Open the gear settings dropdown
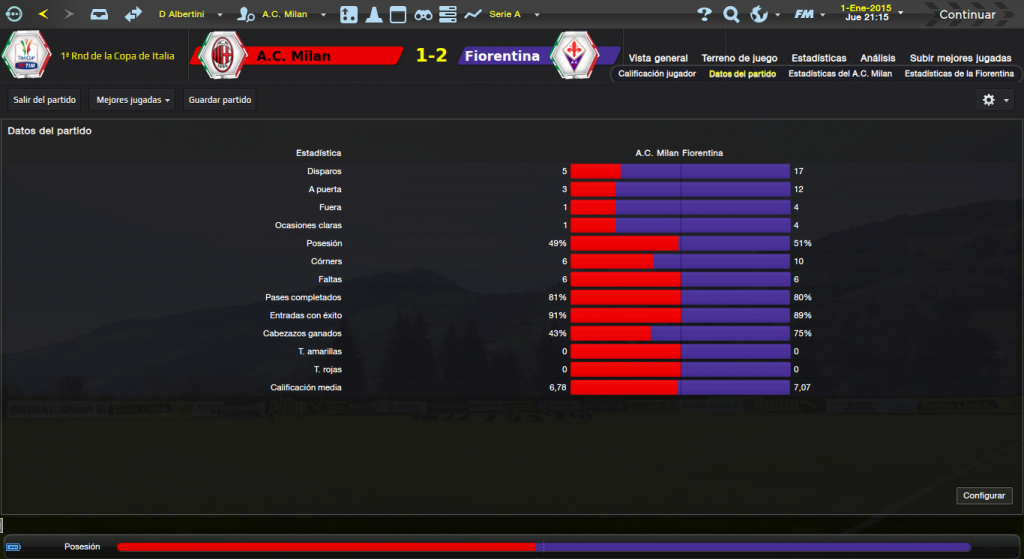 coord(995,100)
